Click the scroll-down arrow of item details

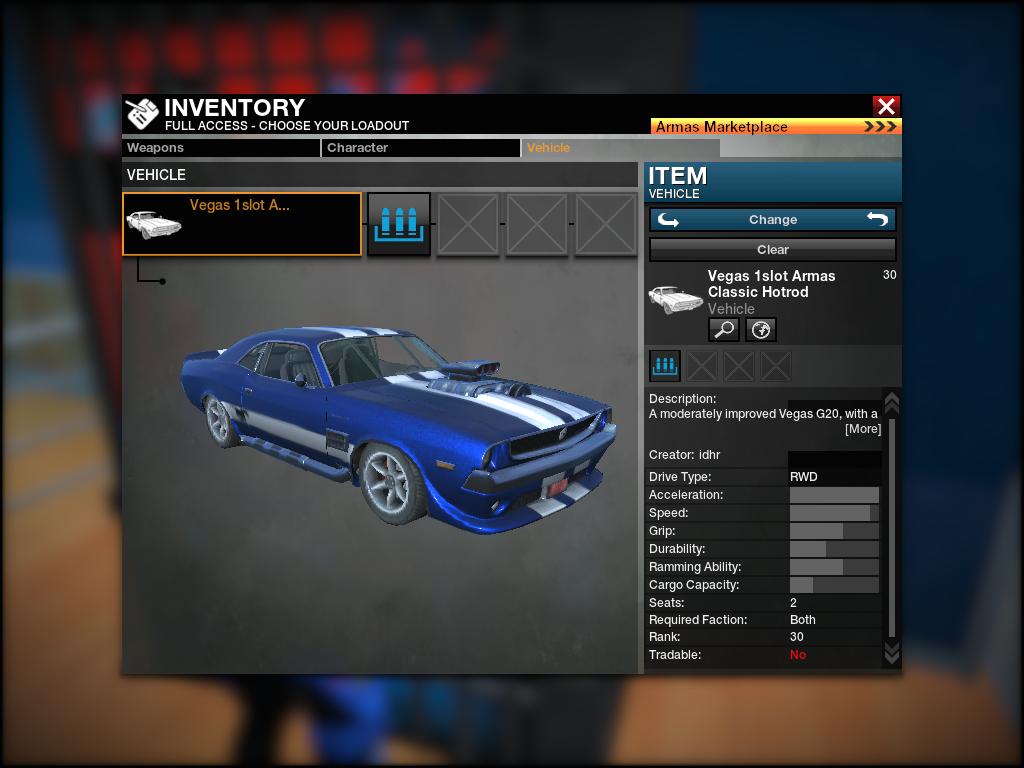[892, 653]
